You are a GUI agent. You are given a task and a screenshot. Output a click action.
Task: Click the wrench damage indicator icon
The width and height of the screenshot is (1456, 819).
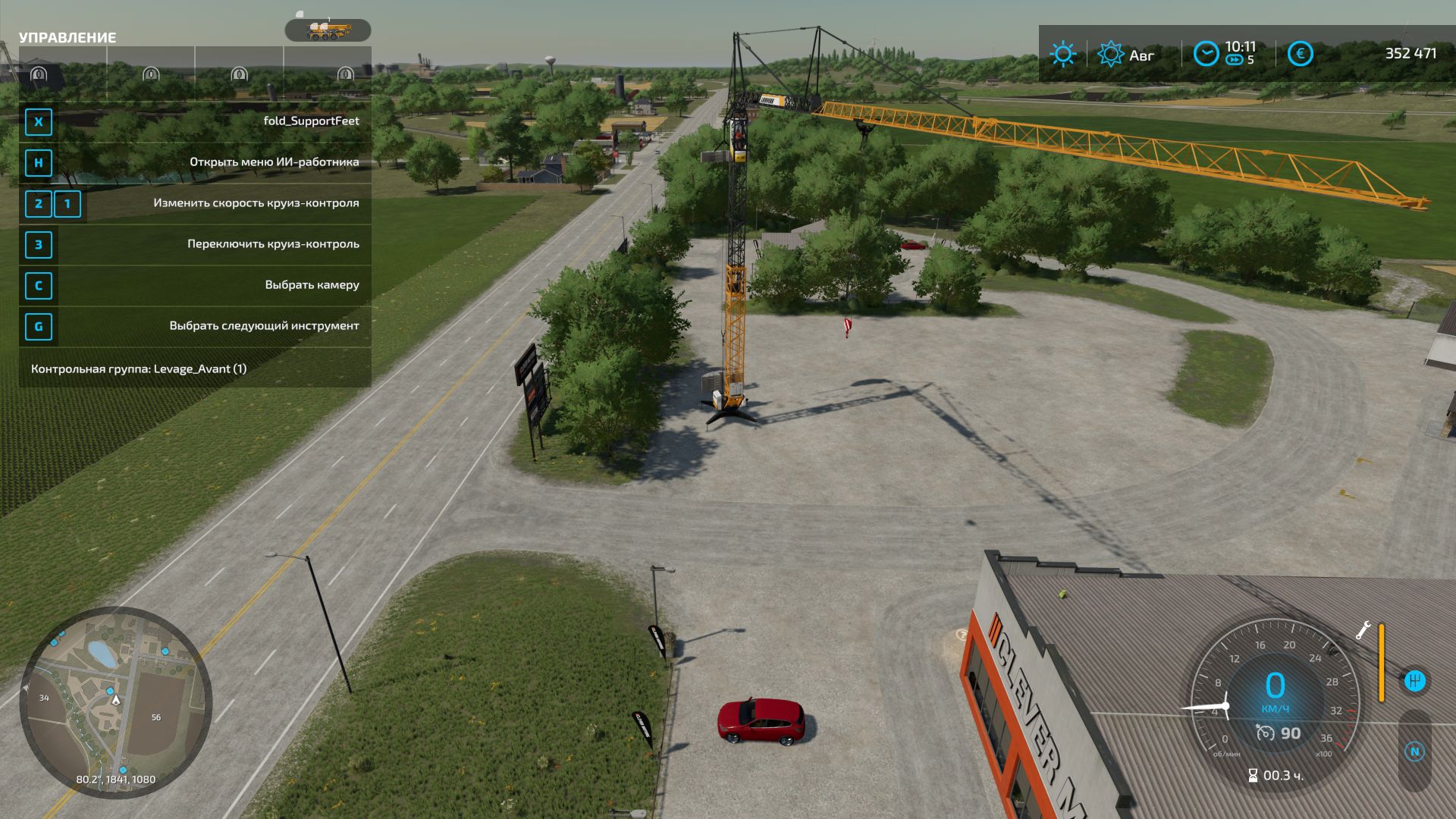(1363, 631)
